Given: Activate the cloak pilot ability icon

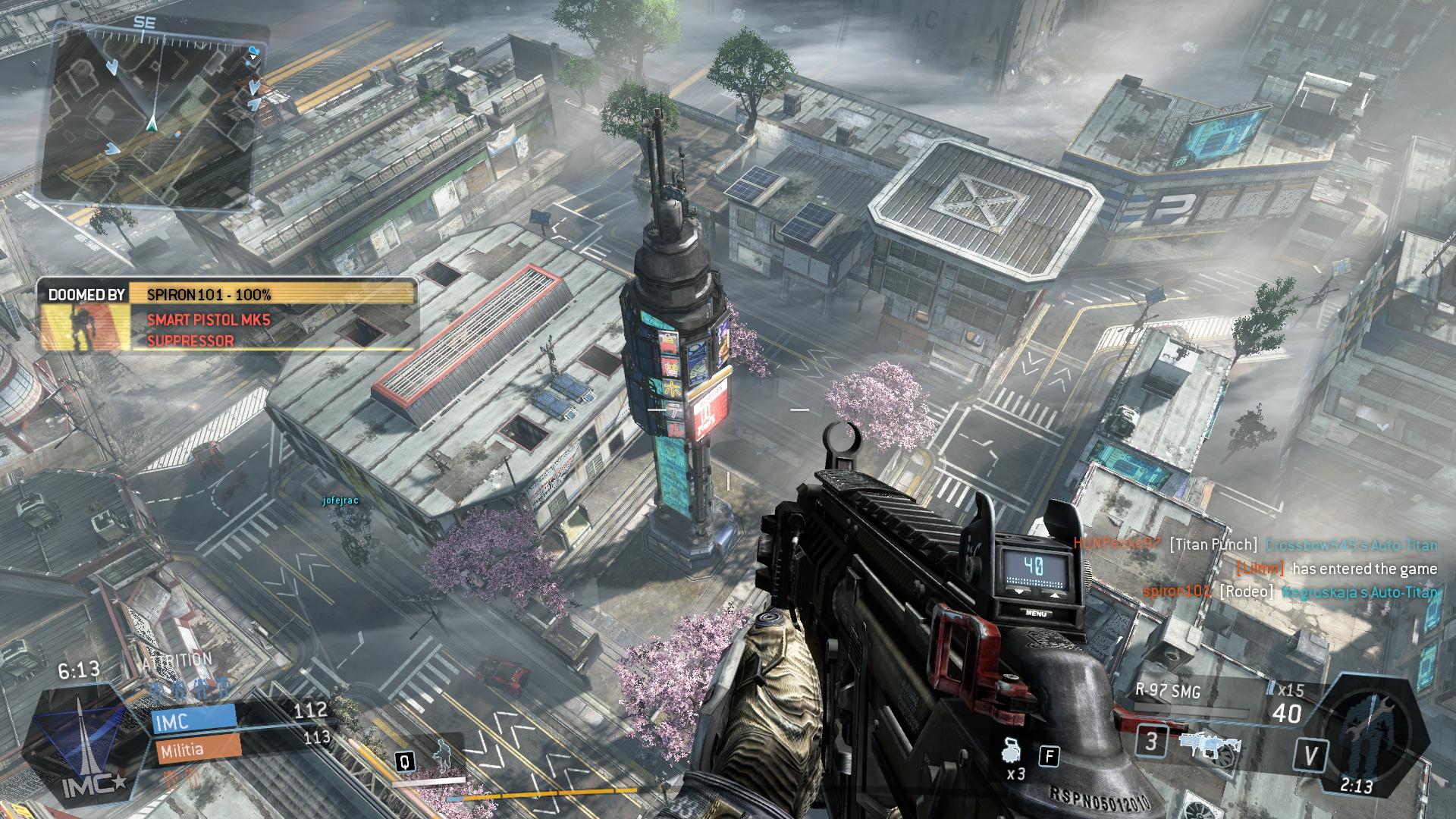Looking at the screenshot, I should click(x=441, y=753).
